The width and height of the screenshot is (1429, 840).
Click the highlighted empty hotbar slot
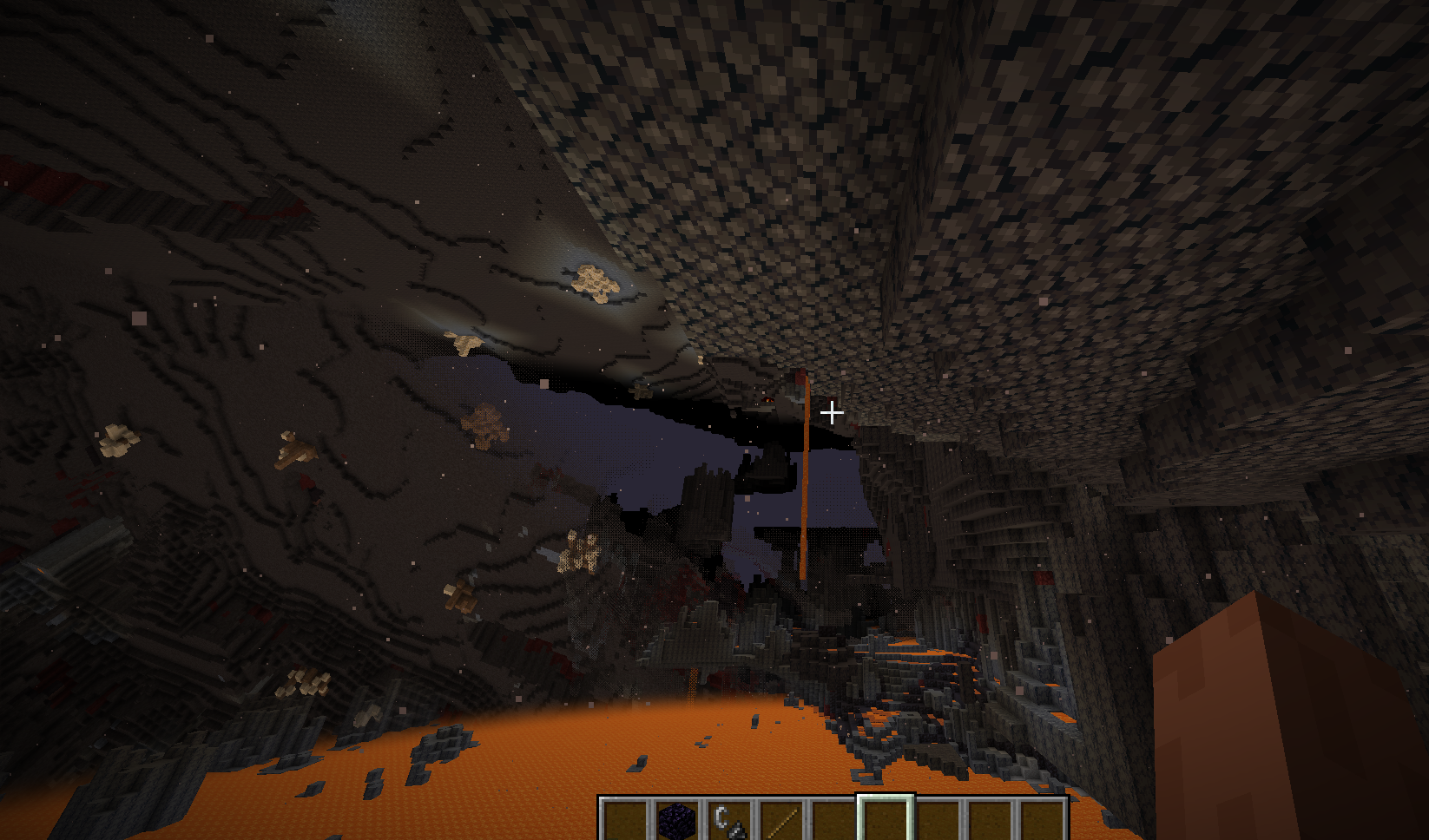(x=885, y=821)
